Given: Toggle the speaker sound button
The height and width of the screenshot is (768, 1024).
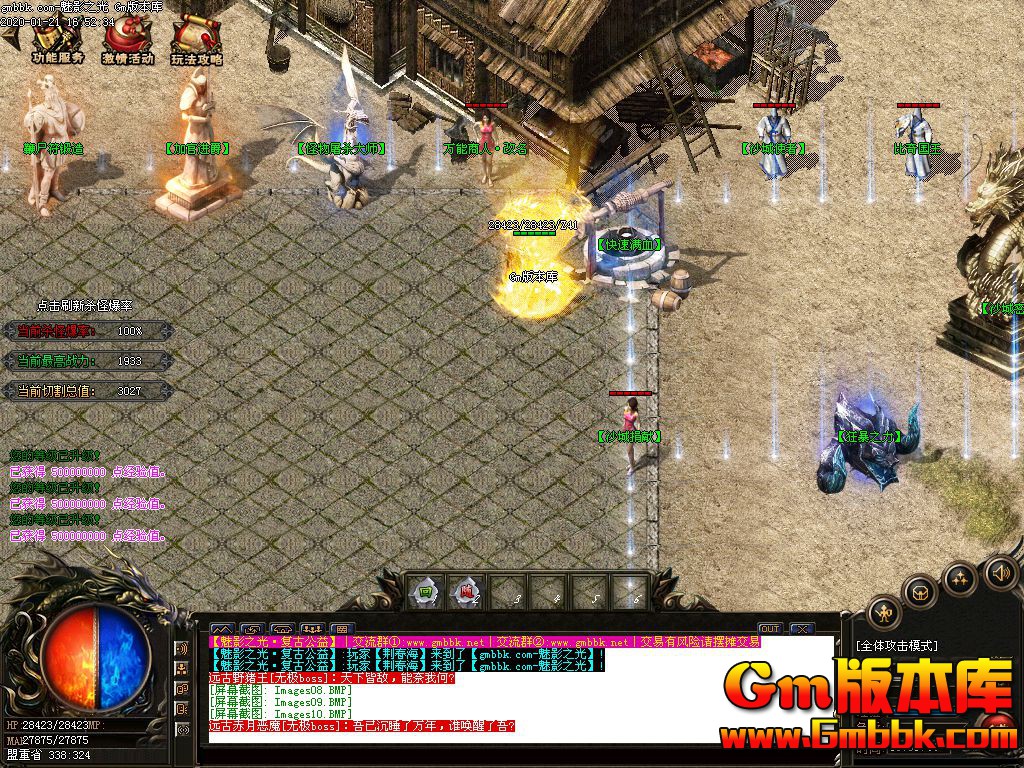Looking at the screenshot, I should (999, 573).
